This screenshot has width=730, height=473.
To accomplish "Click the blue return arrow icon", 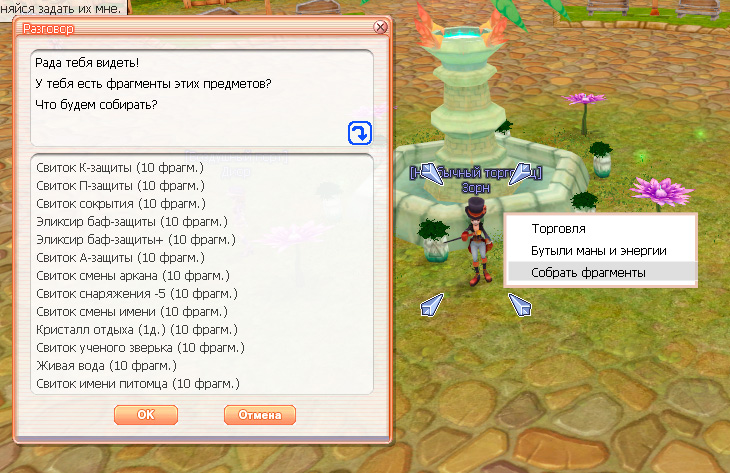I will [360, 133].
